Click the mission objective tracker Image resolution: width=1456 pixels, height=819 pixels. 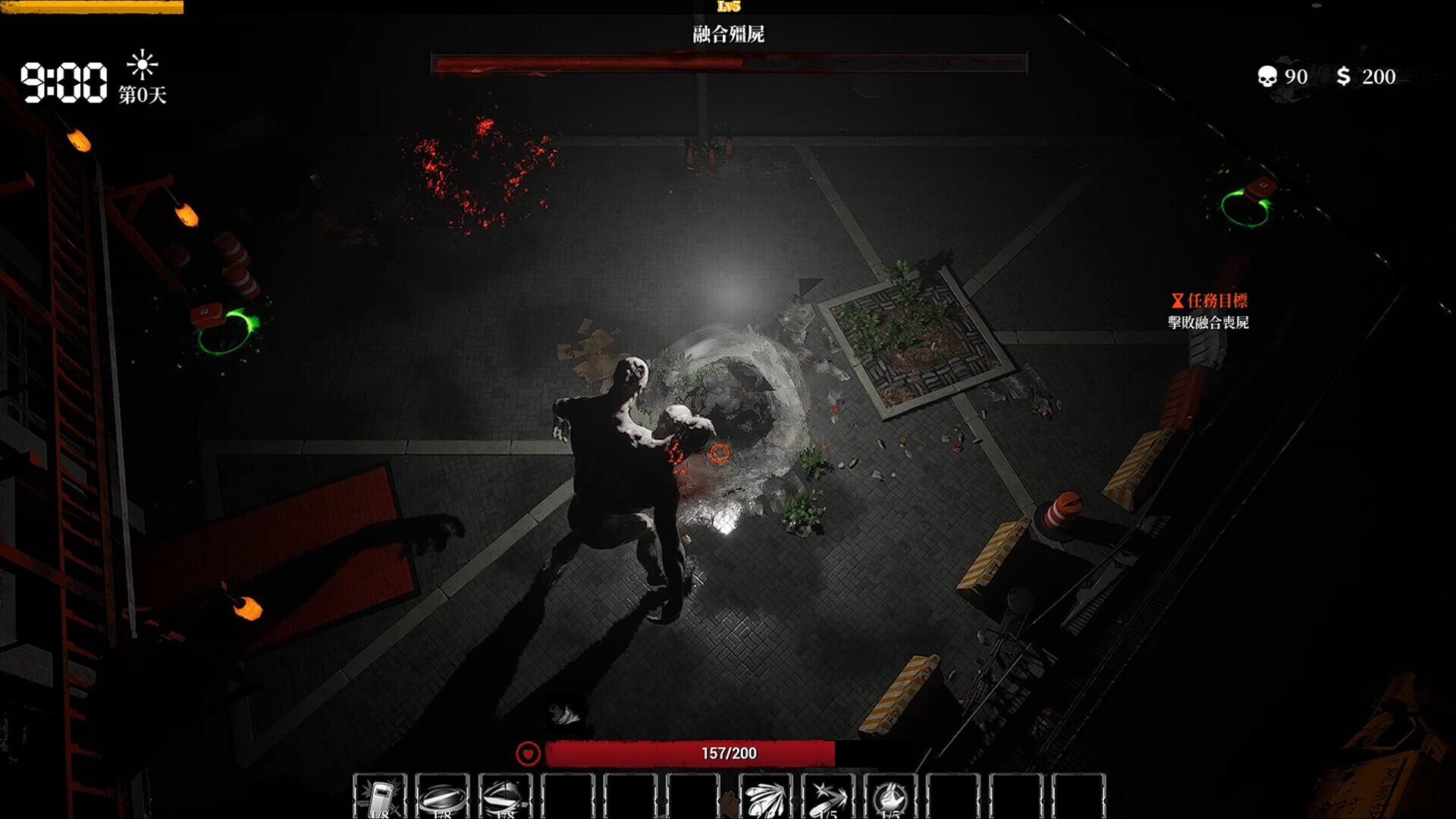coord(1208,312)
